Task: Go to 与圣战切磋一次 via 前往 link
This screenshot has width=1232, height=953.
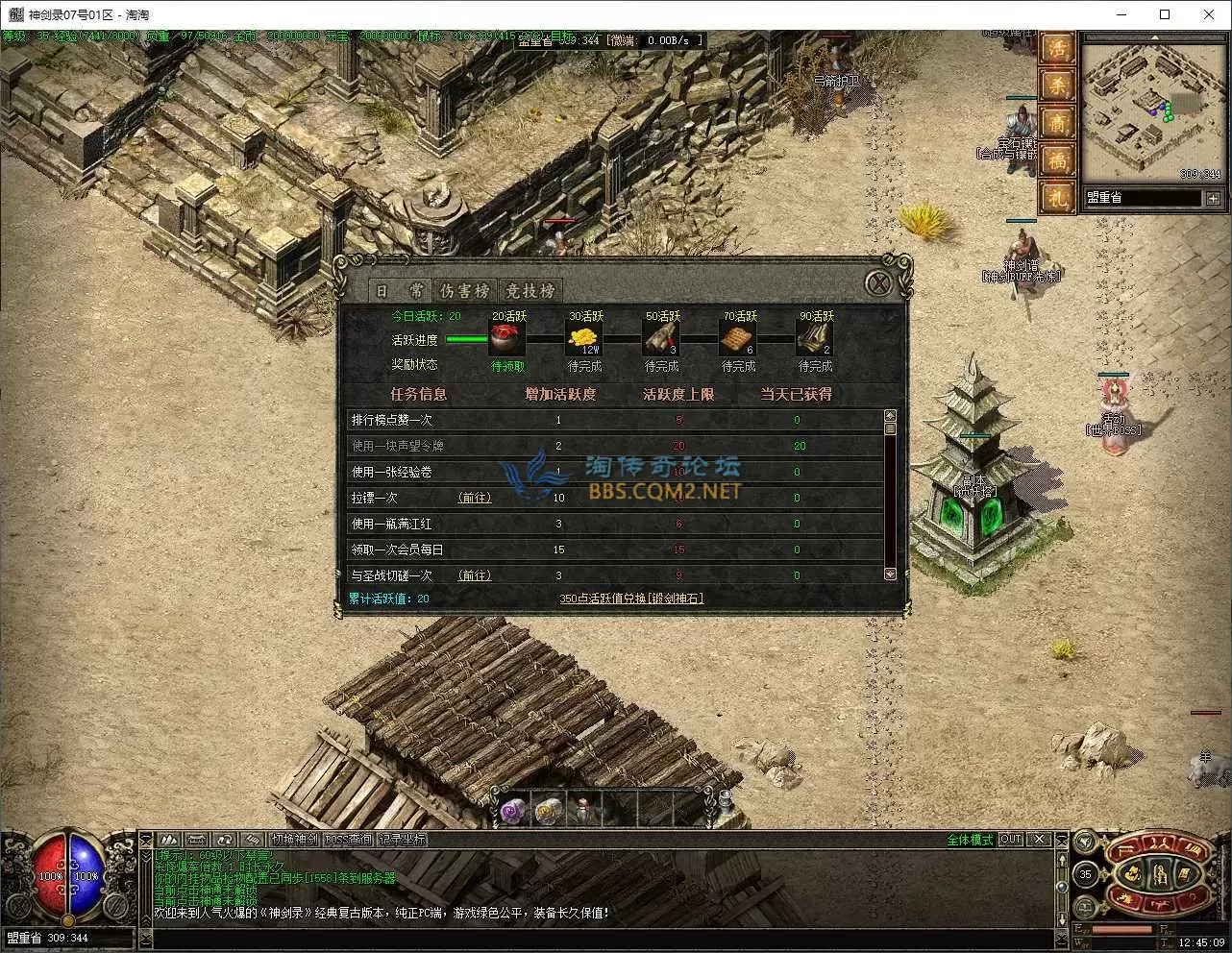Action: (x=475, y=575)
